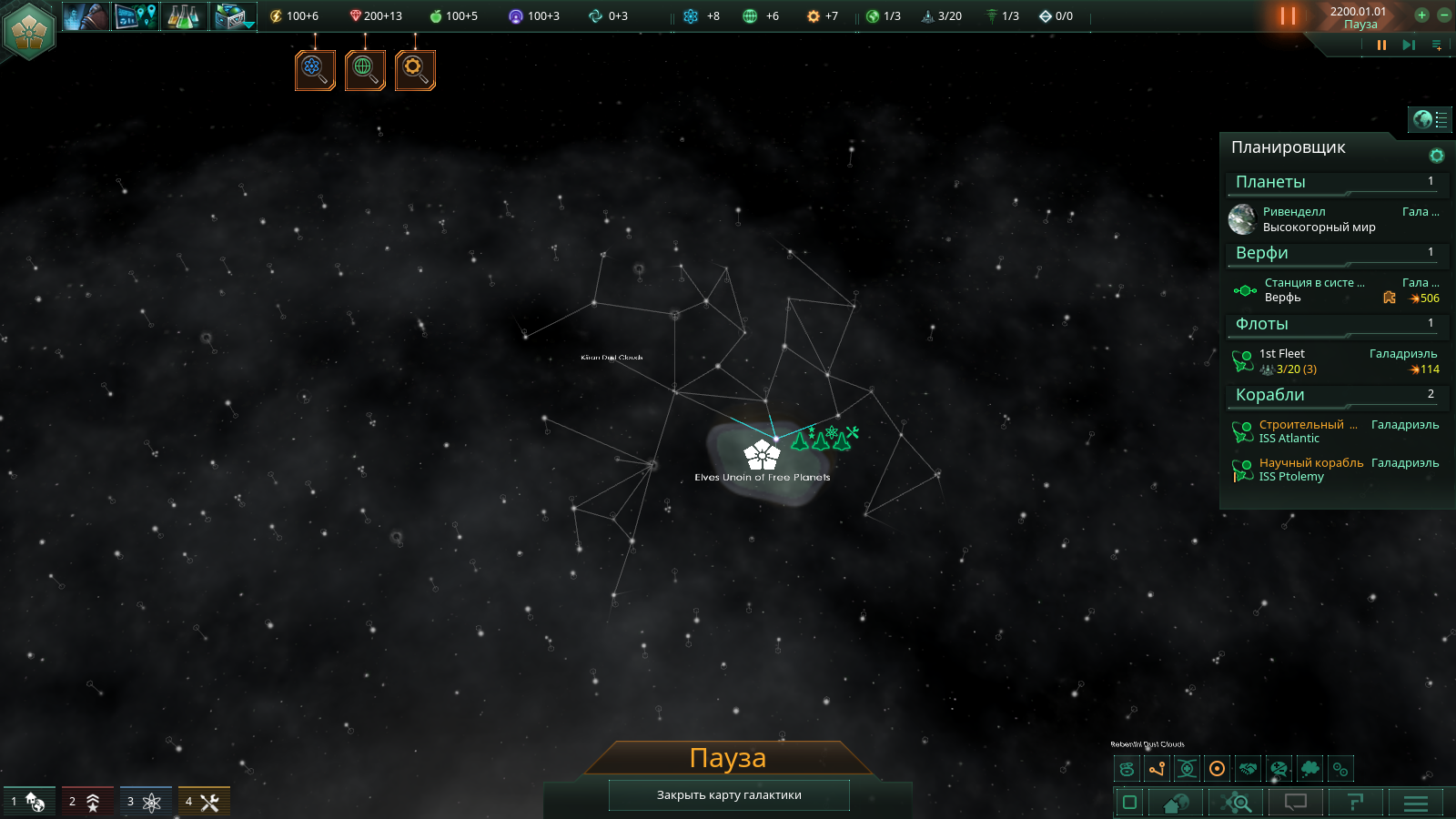This screenshot has width=1456, height=819.
Task: Open the main menu hamburger button
Action: tap(1416, 803)
